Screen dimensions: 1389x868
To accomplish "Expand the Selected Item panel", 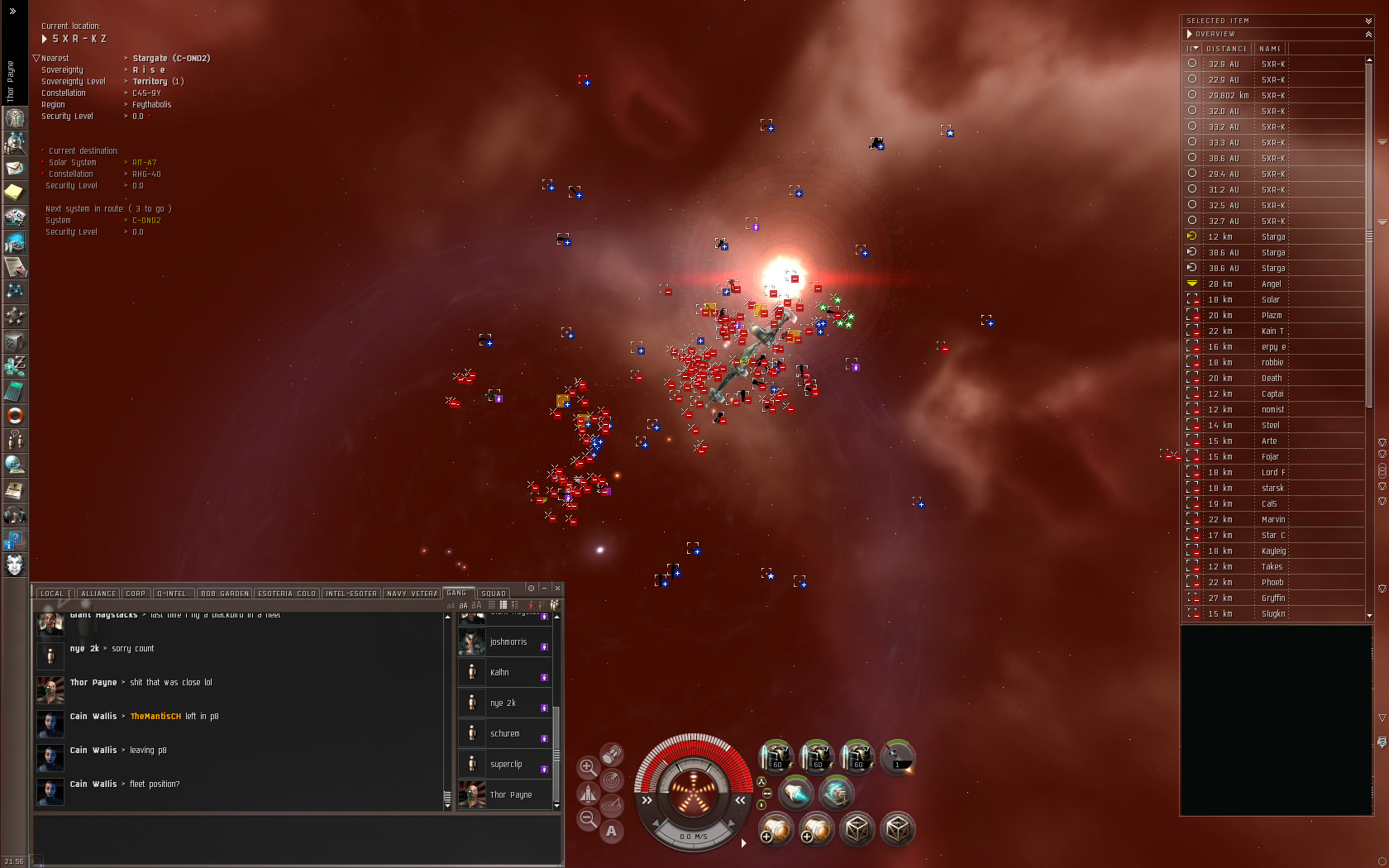I will (1368, 21).
